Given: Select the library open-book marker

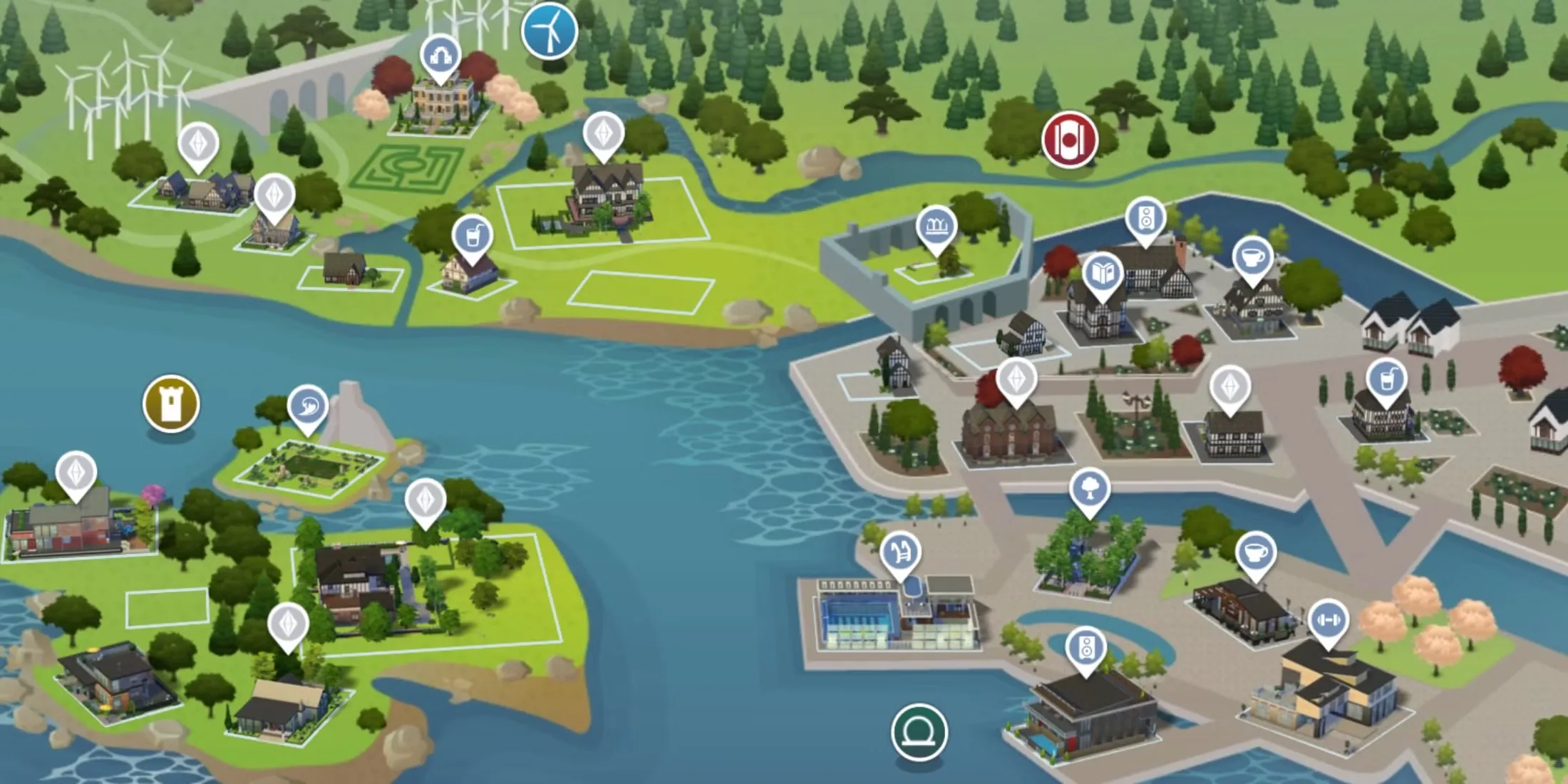Looking at the screenshot, I should (x=1103, y=274).
